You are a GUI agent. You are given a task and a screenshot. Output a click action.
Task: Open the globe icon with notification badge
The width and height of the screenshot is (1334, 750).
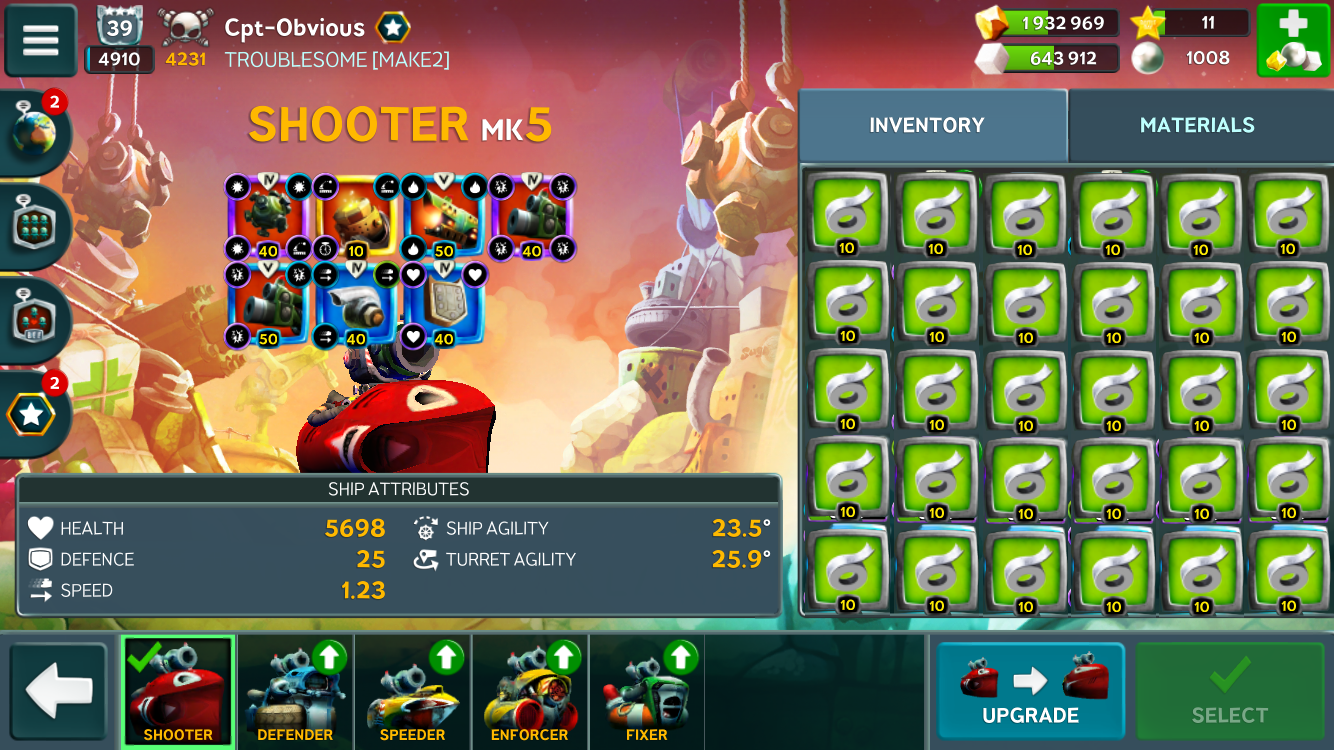point(34,133)
